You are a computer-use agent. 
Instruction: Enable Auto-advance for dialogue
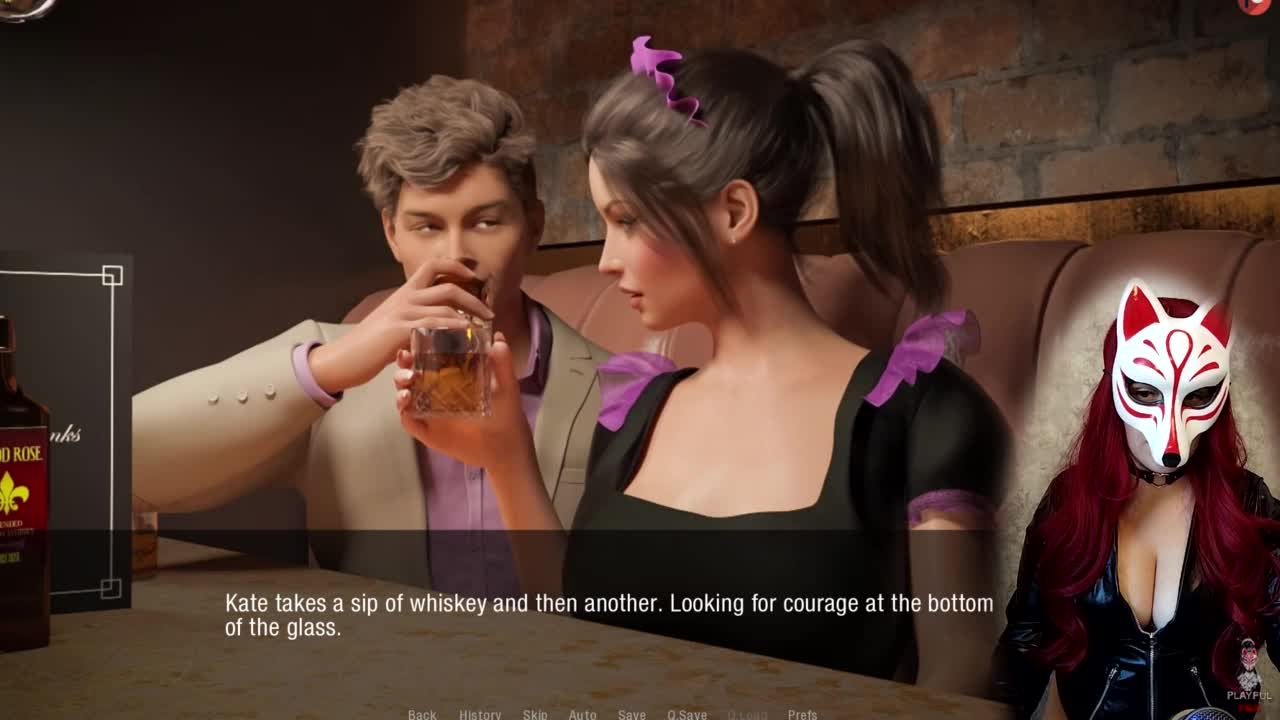tap(582, 714)
